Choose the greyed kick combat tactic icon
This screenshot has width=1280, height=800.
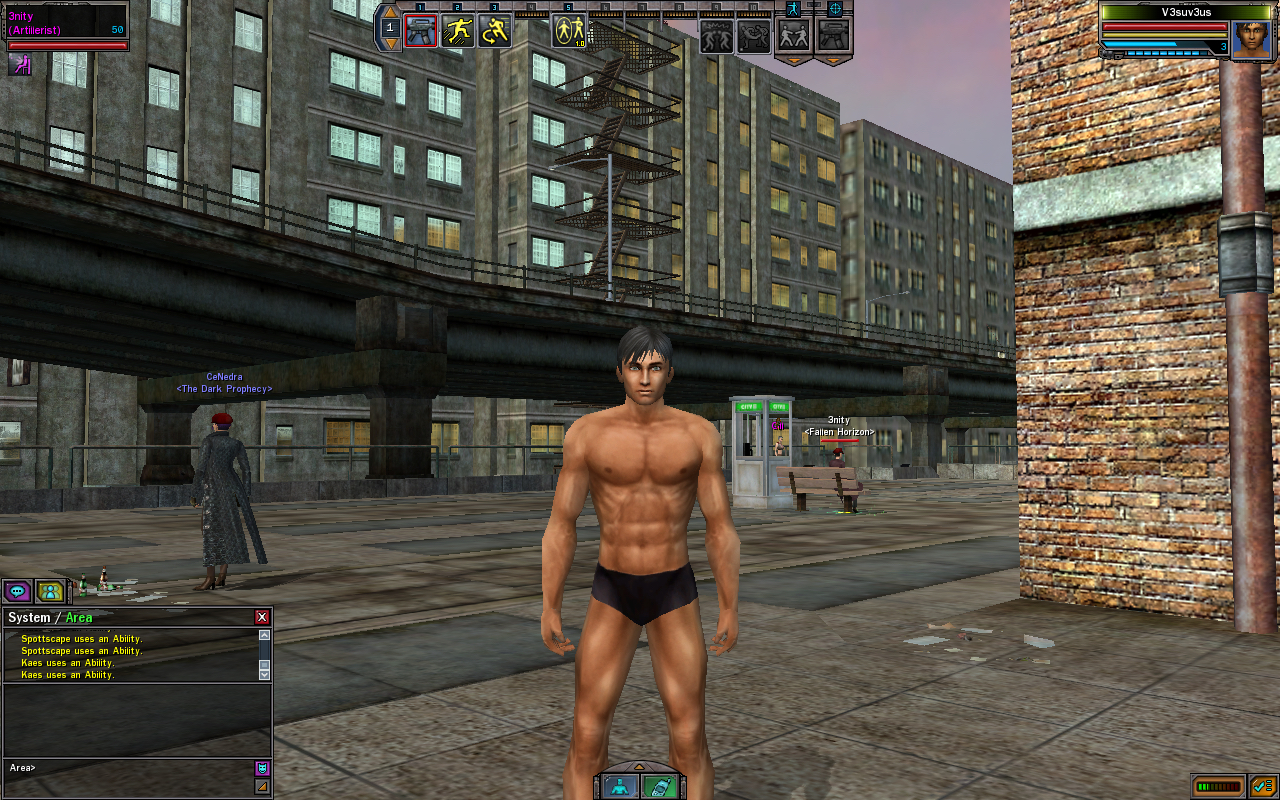pos(754,35)
